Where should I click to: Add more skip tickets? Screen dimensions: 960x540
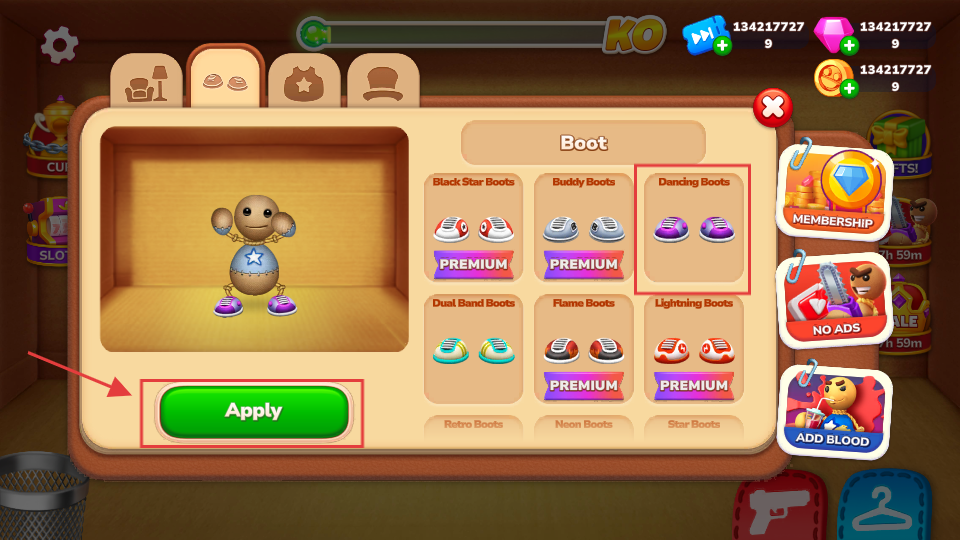[722, 45]
